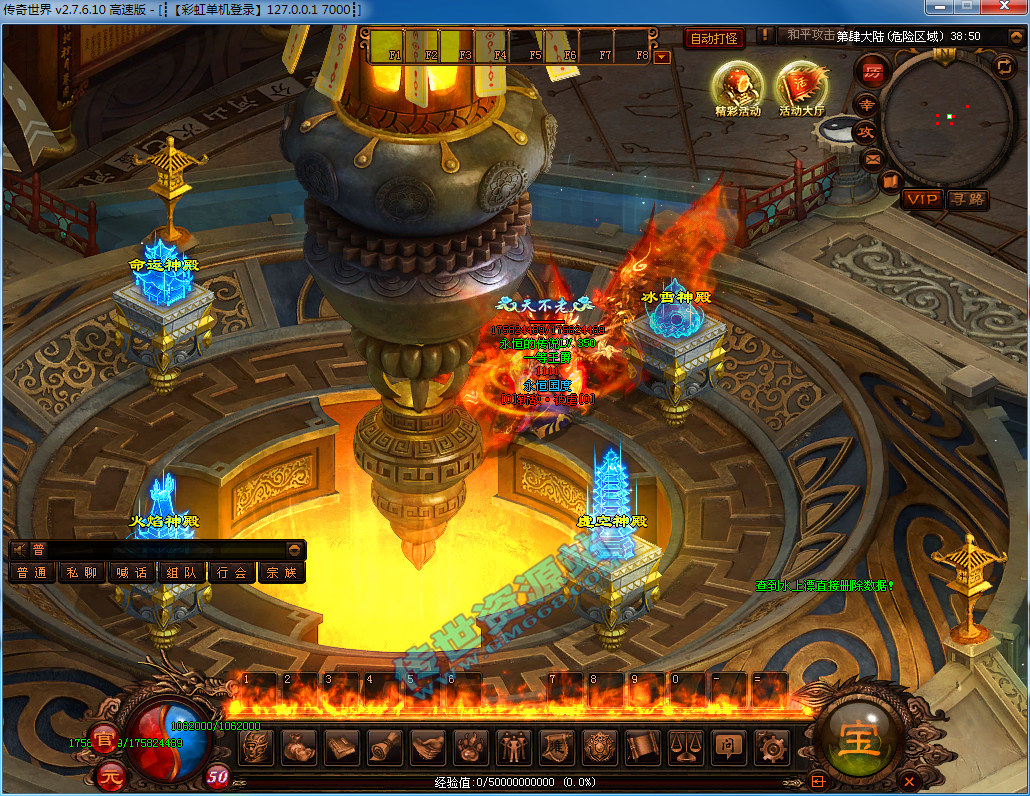Open the character helmet icon
The width and height of the screenshot is (1030, 796).
click(258, 746)
